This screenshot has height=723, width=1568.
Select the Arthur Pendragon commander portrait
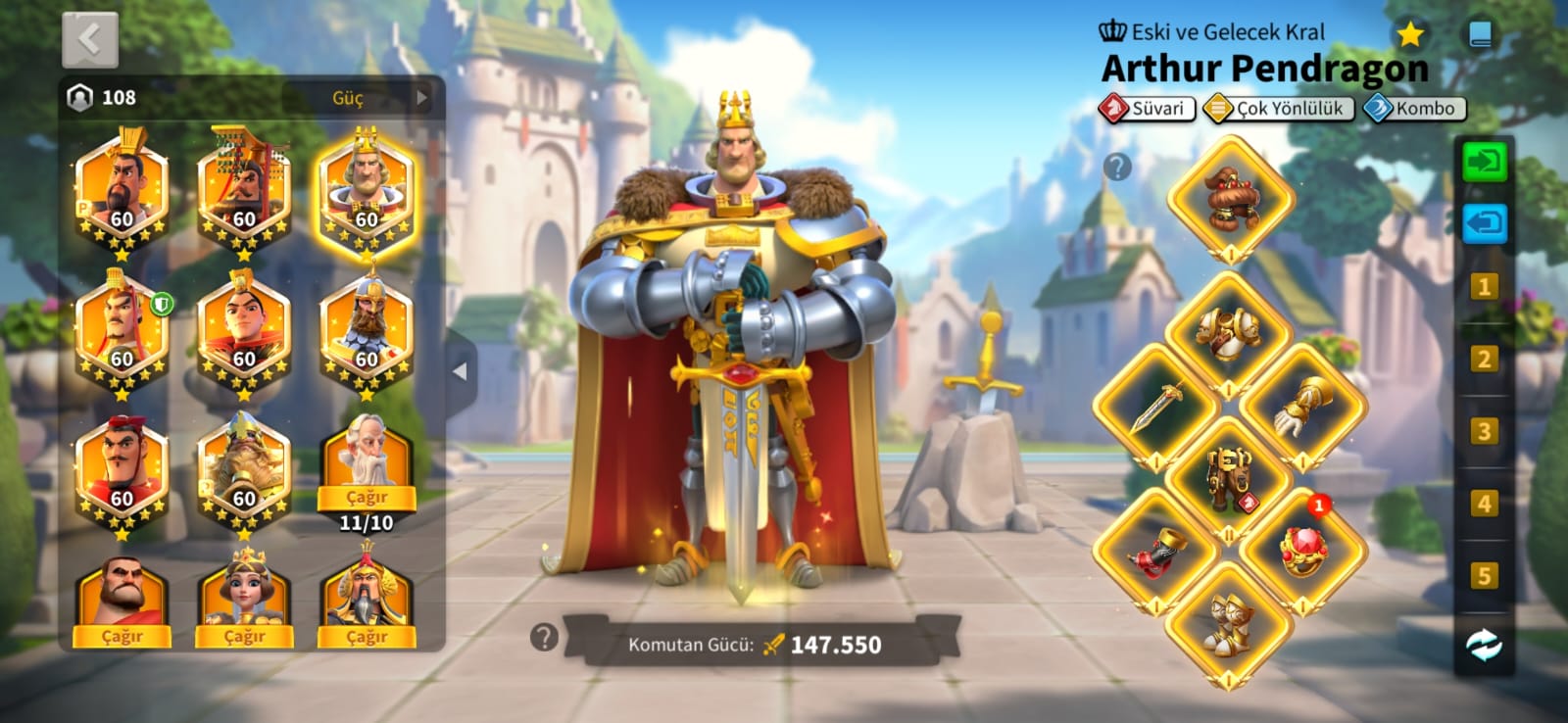(367, 191)
